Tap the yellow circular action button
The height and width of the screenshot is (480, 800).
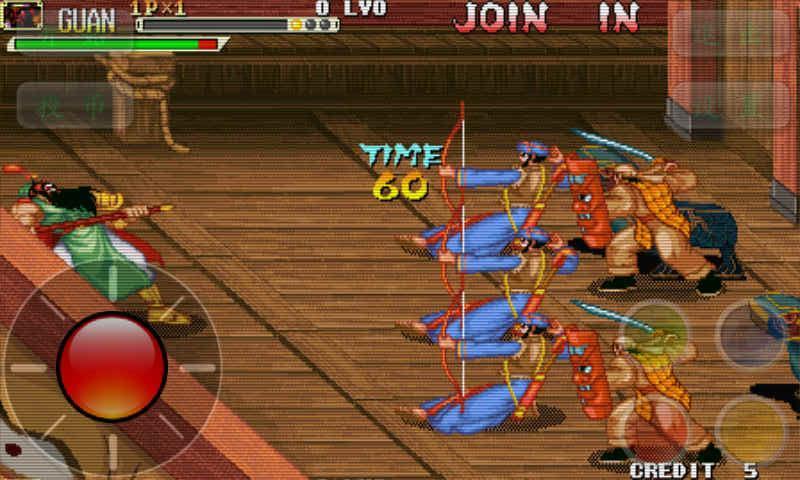click(x=750, y=428)
